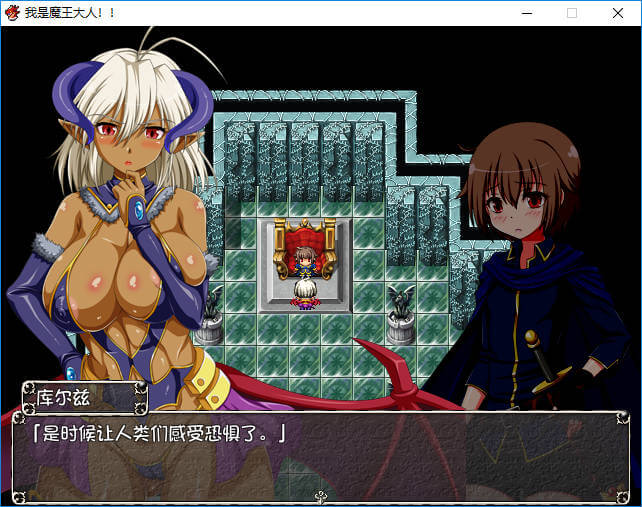This screenshot has height=507, width=642.
Task: Minimize the game window
Action: (x=527, y=13)
